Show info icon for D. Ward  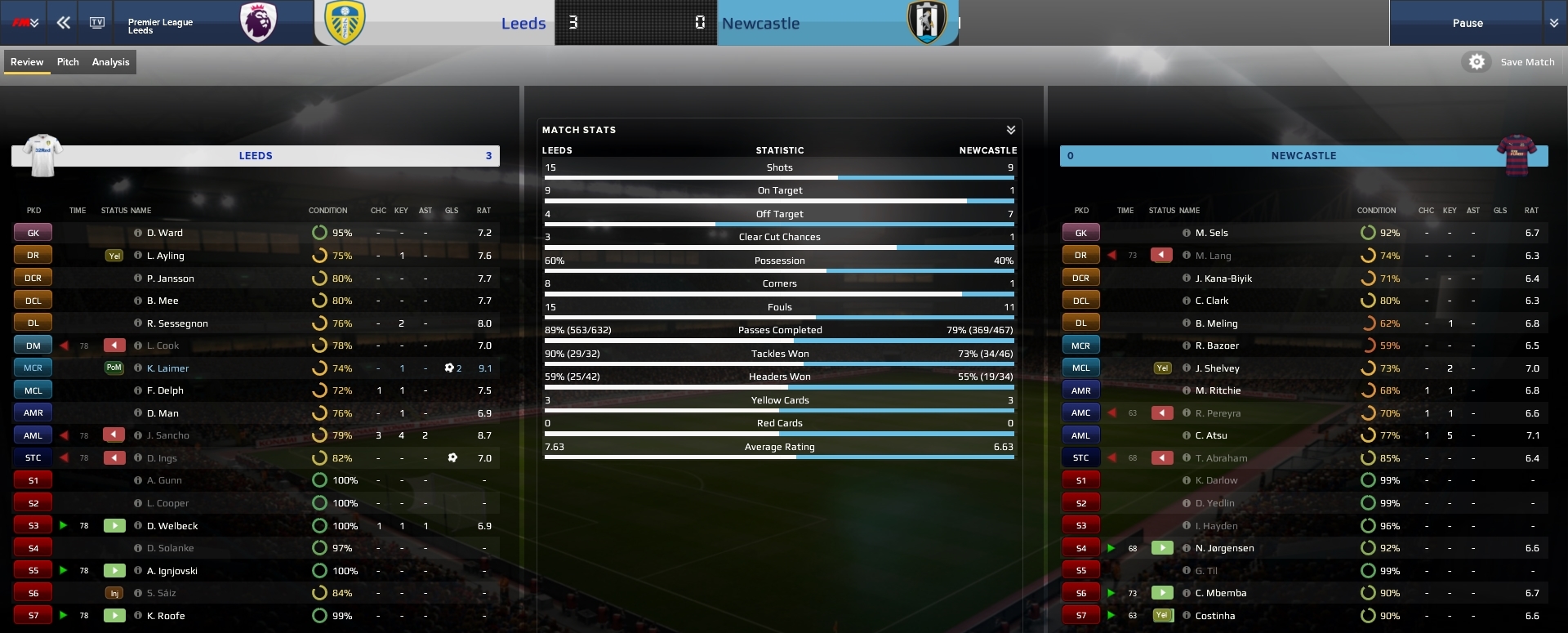pos(138,233)
